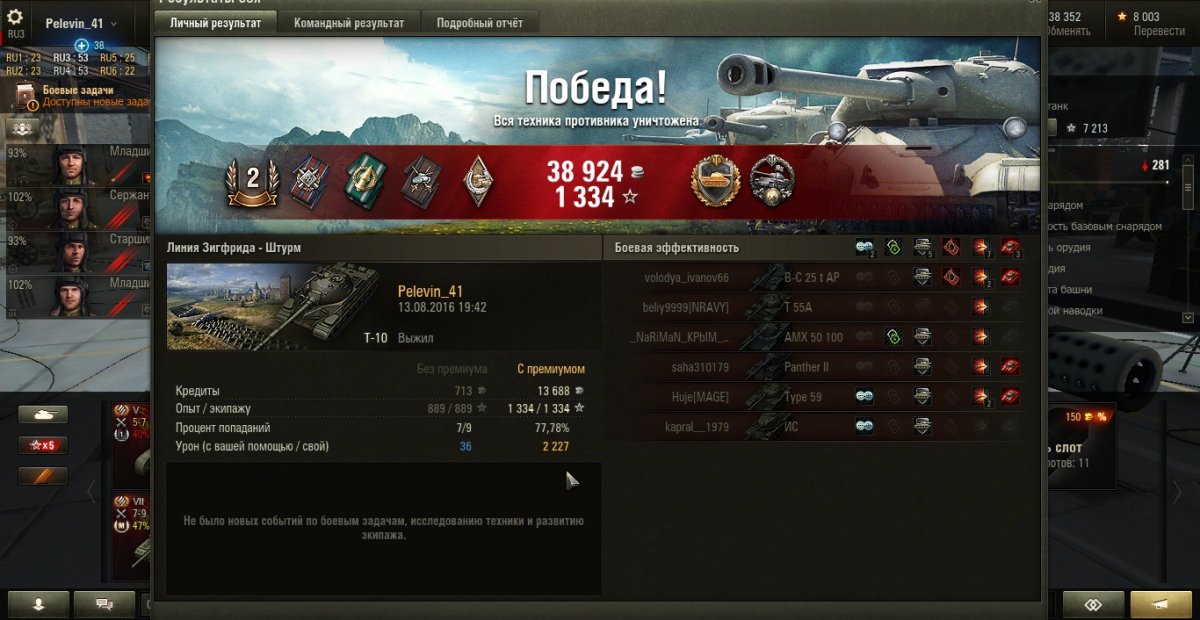This screenshot has height=620, width=1200.
Task: Click the T-10 tank thumbnail image
Action: 273,308
